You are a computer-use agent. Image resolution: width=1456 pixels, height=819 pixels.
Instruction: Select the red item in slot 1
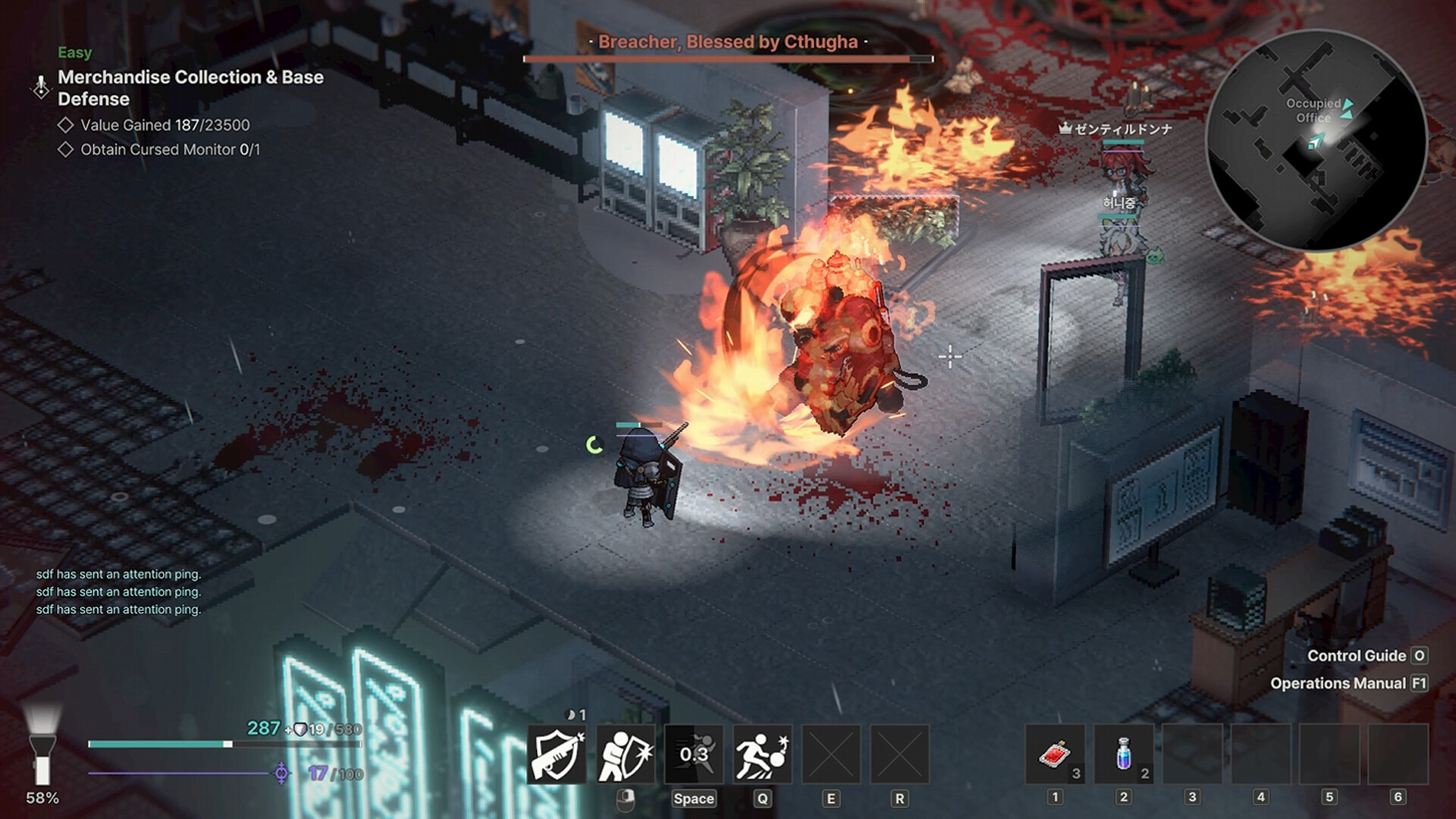pyautogui.click(x=1055, y=755)
